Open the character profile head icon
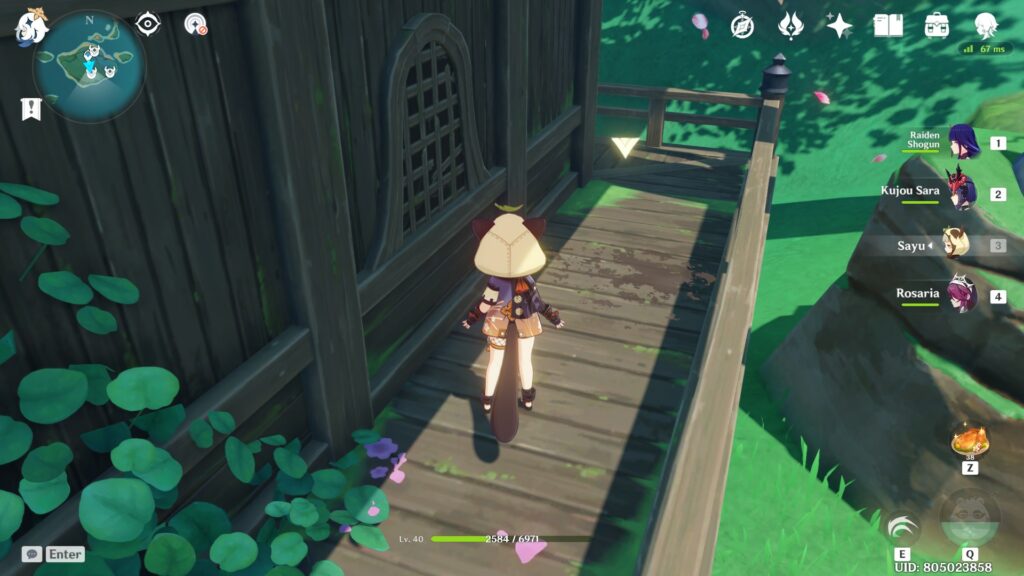 tap(985, 26)
